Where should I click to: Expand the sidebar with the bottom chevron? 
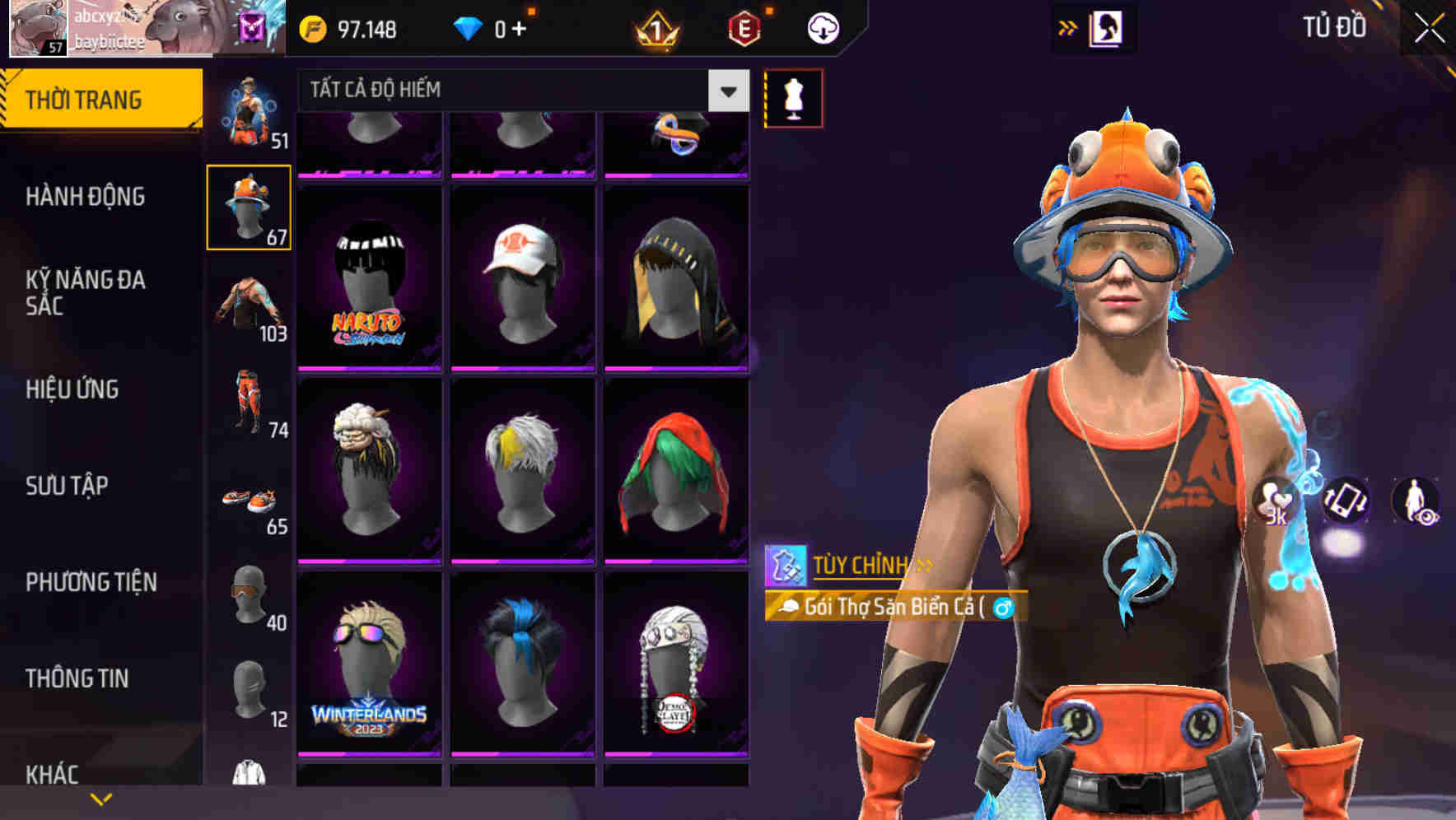pyautogui.click(x=101, y=798)
